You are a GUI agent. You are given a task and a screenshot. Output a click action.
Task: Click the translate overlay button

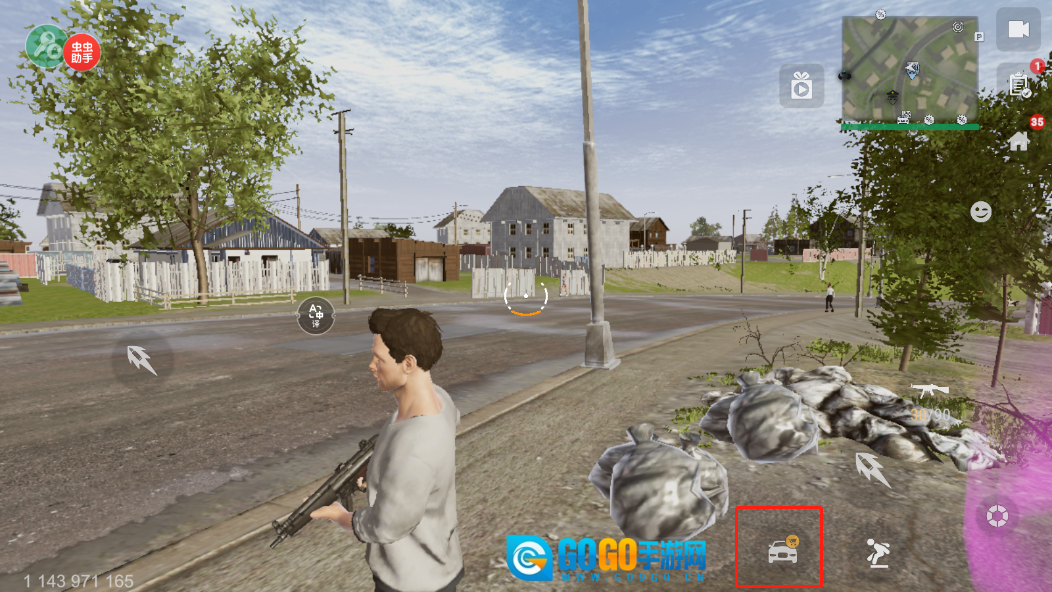(316, 316)
